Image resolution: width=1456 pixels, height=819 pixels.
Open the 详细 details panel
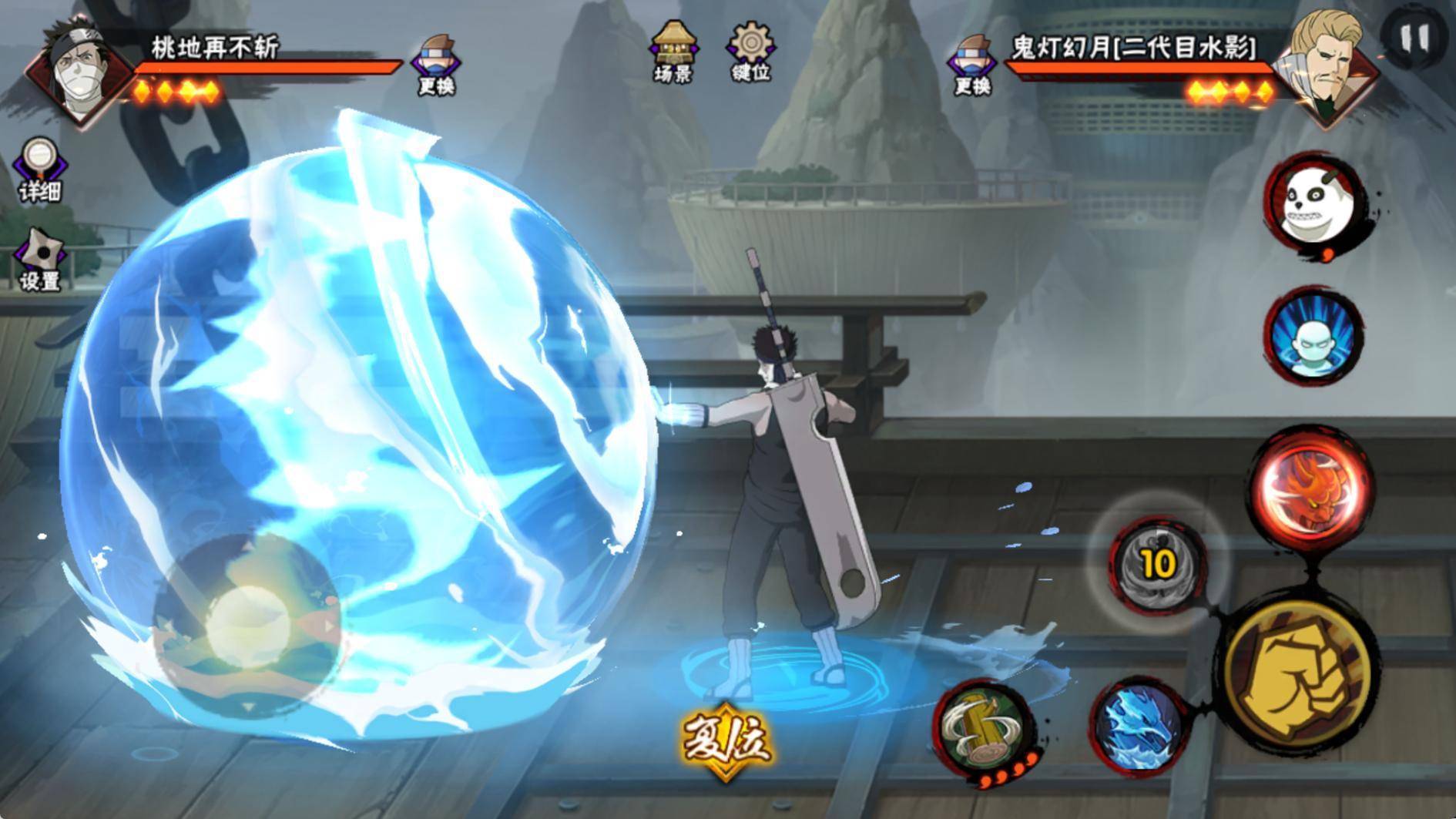point(40,169)
